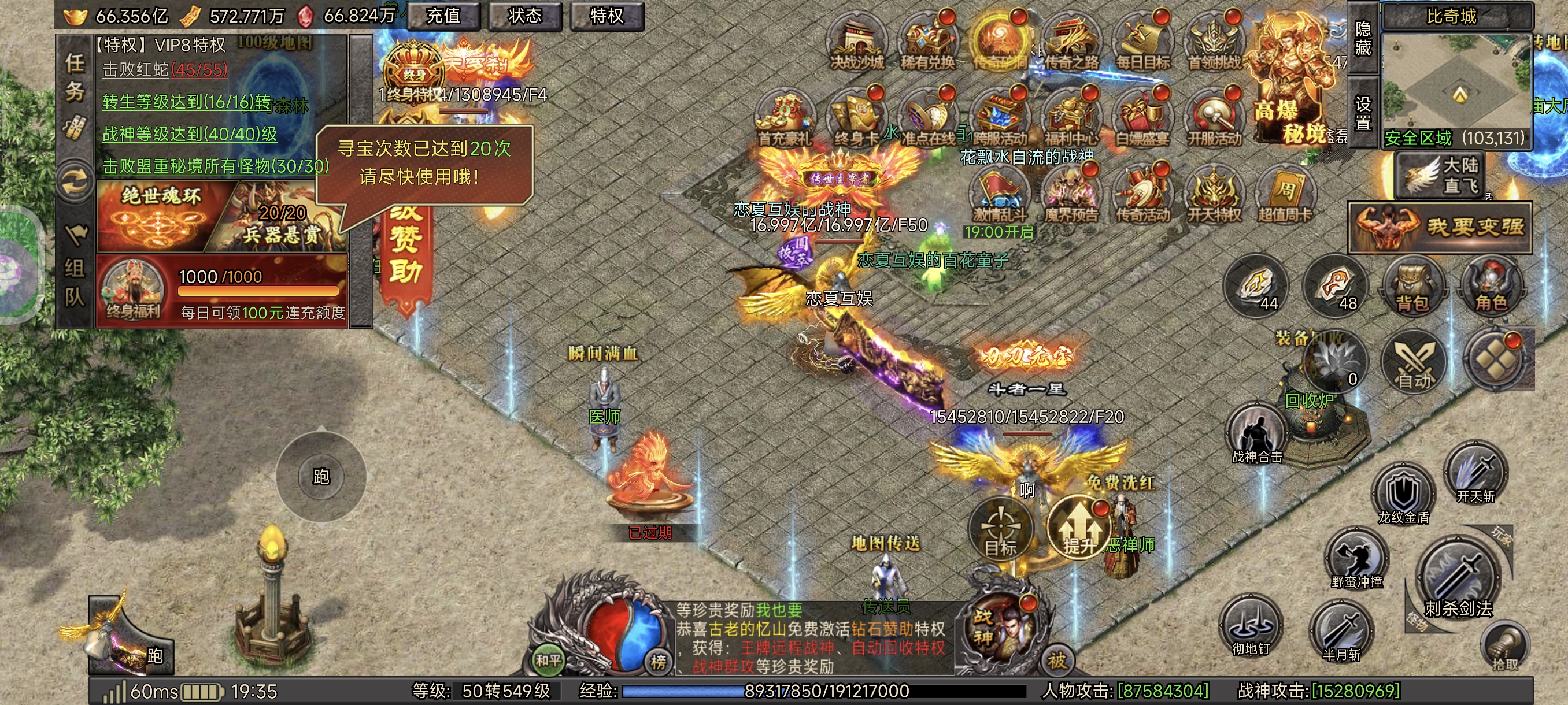Image resolution: width=1568 pixels, height=705 pixels.
Task: Open the 福利中心 welfare center
Action: pos(1071,117)
